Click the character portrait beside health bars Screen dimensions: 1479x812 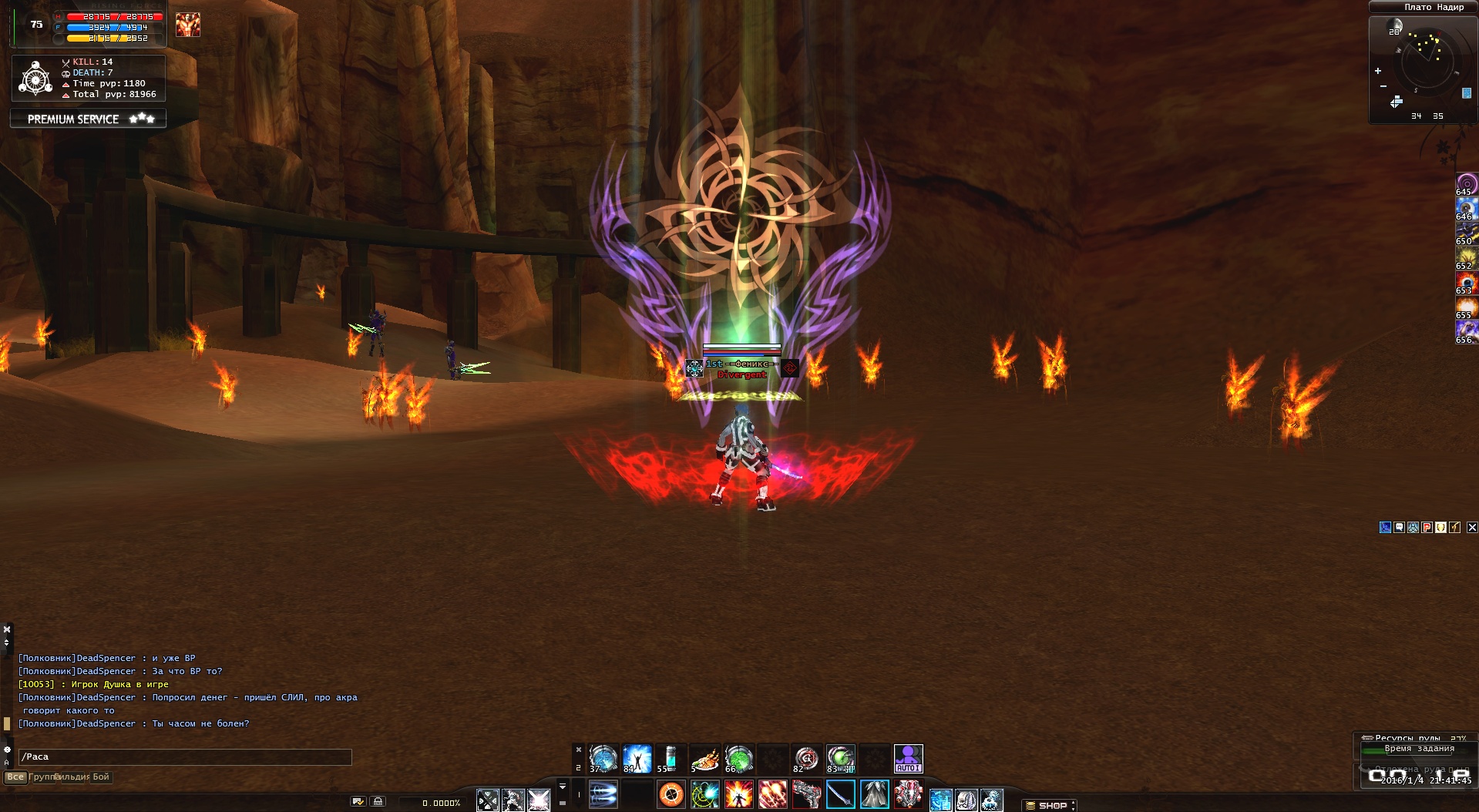pyautogui.click(x=187, y=25)
